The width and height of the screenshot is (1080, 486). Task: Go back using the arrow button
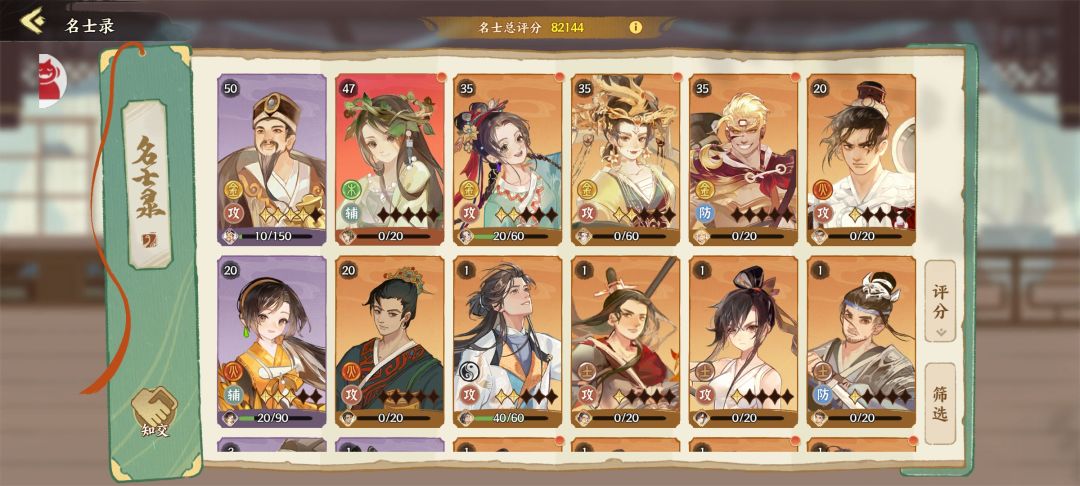pyautogui.click(x=32, y=21)
